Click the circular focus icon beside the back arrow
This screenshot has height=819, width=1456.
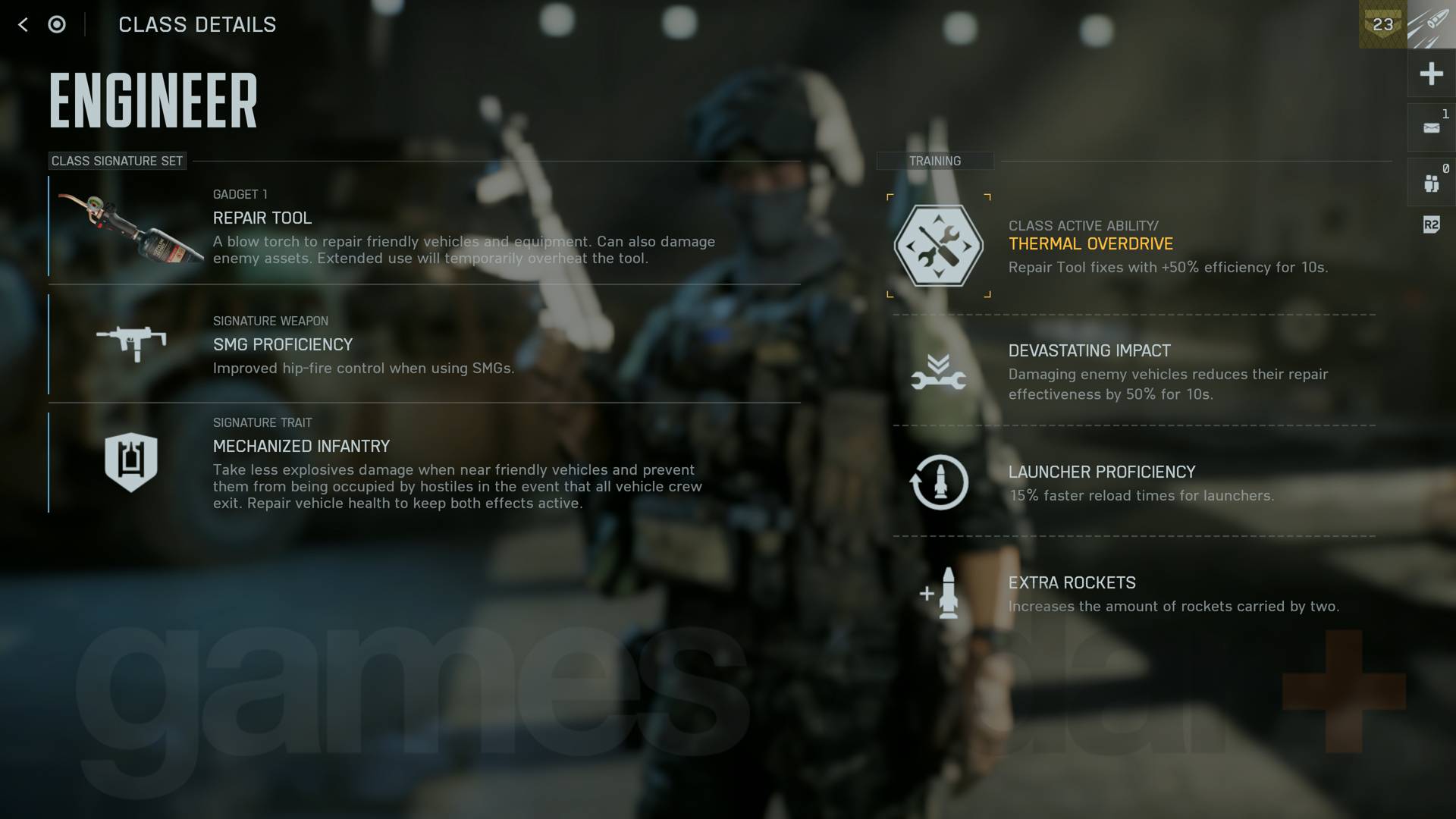pyautogui.click(x=57, y=25)
